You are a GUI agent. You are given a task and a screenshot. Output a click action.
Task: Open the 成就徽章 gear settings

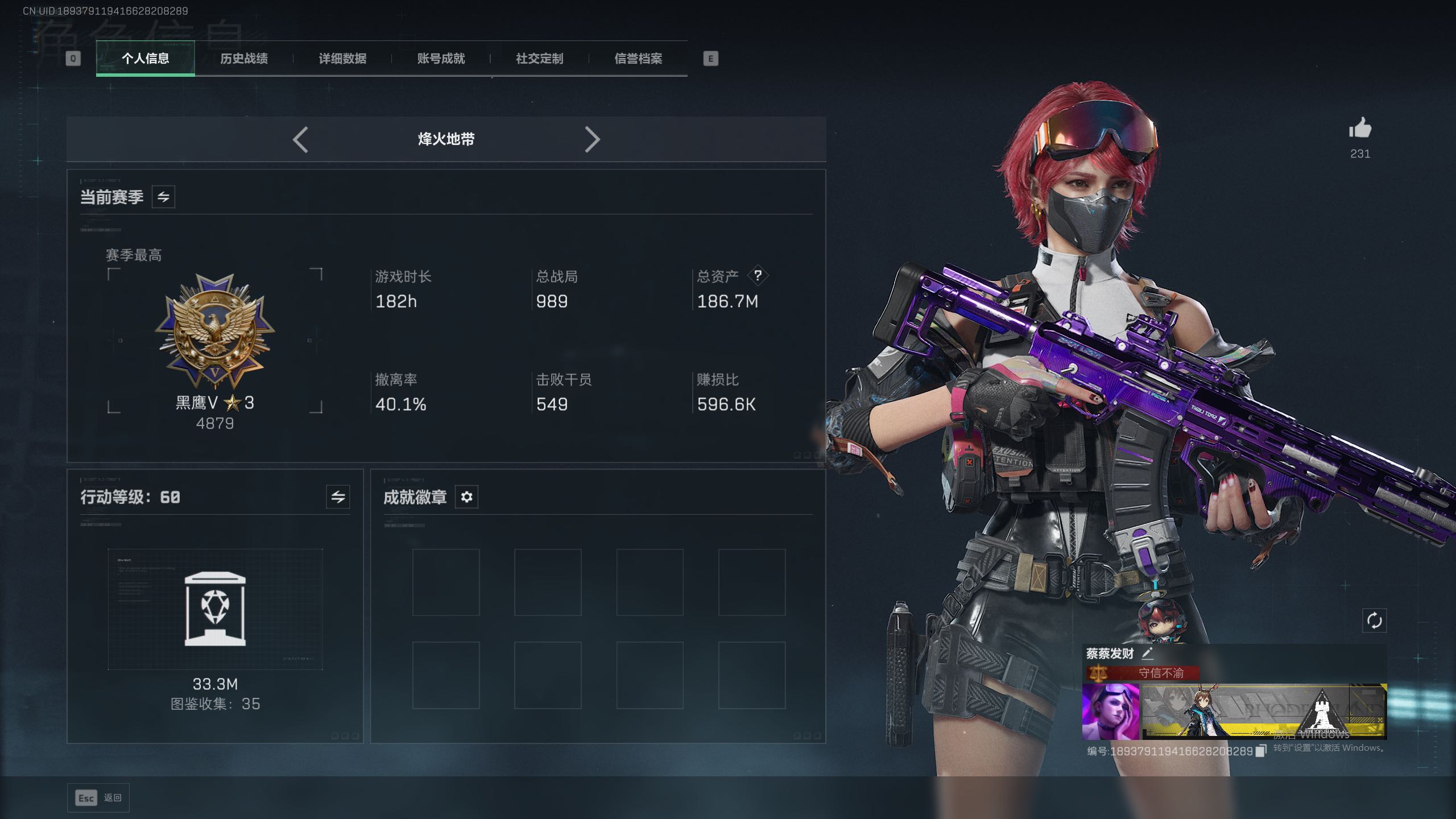tap(466, 497)
